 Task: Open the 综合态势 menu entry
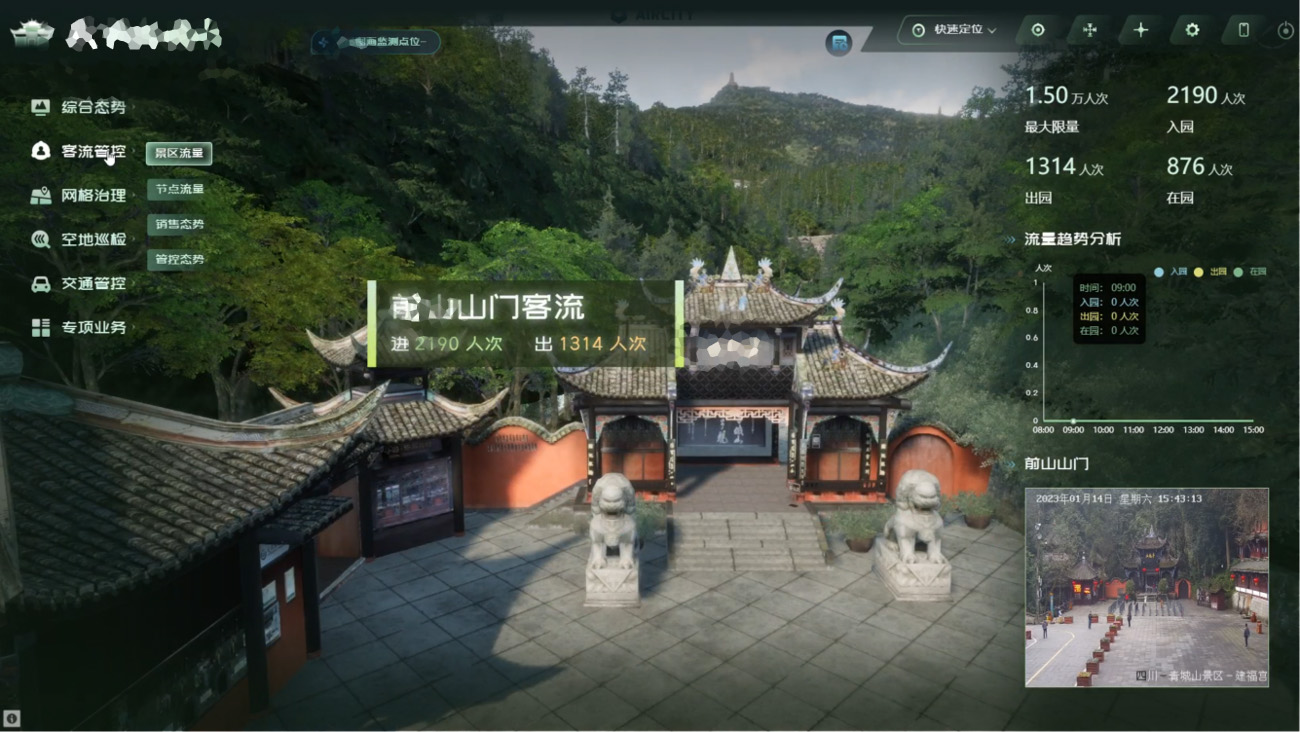(x=93, y=107)
